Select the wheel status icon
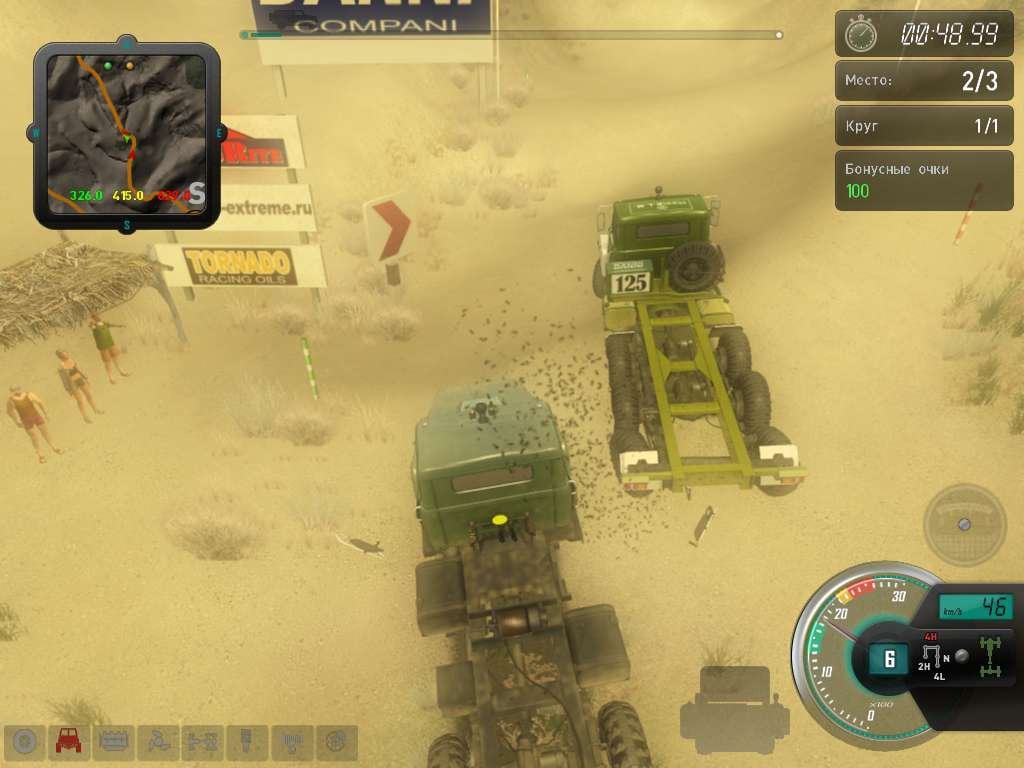Viewport: 1024px width, 768px height. [x=25, y=741]
